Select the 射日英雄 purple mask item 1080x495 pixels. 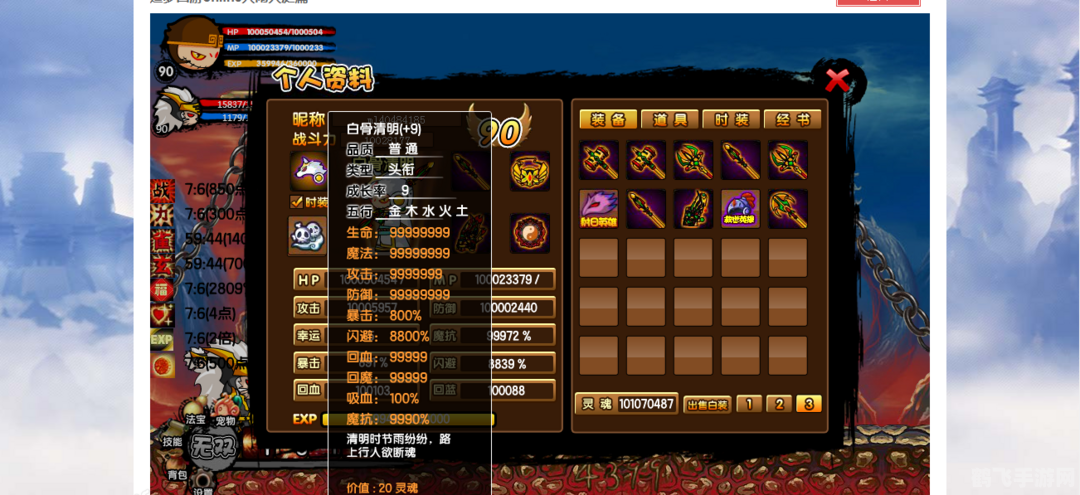click(599, 209)
